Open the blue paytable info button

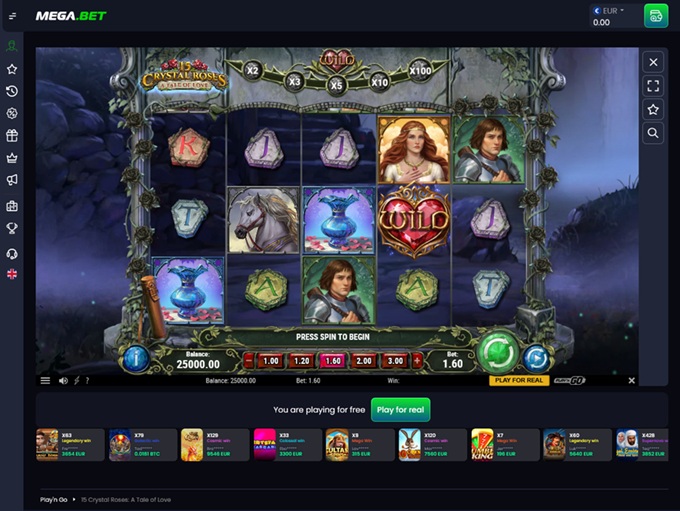[135, 358]
